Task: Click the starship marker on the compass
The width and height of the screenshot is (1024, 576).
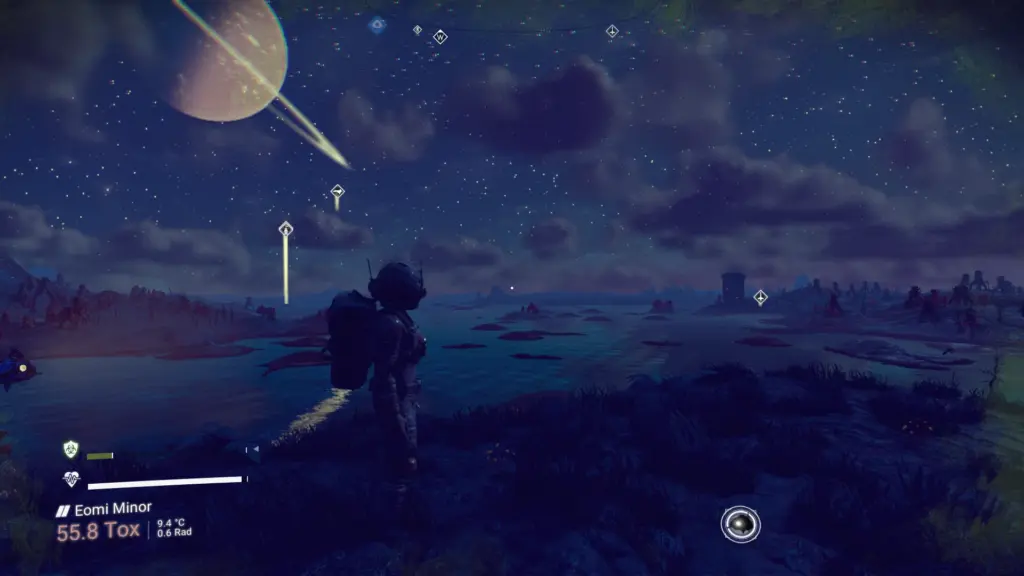Action: tap(612, 31)
